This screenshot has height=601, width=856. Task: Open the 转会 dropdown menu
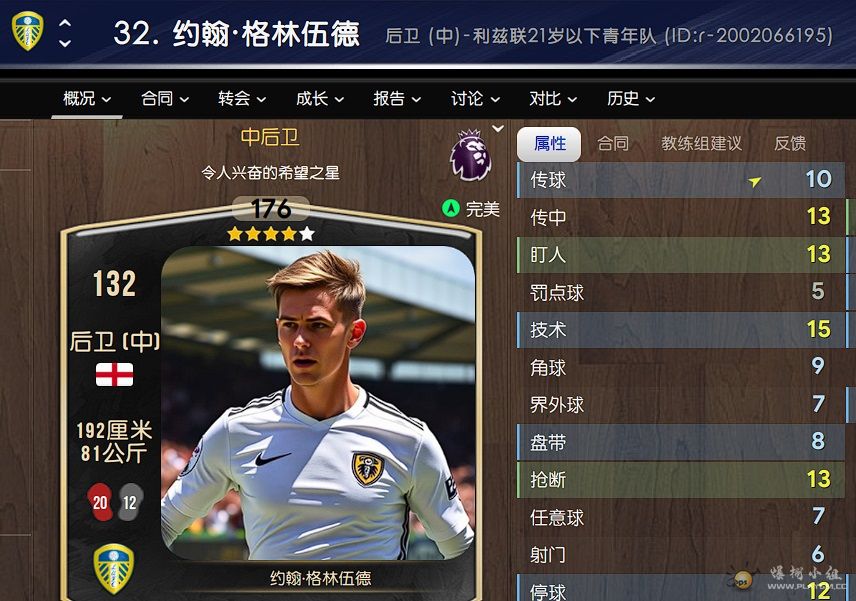[242, 98]
